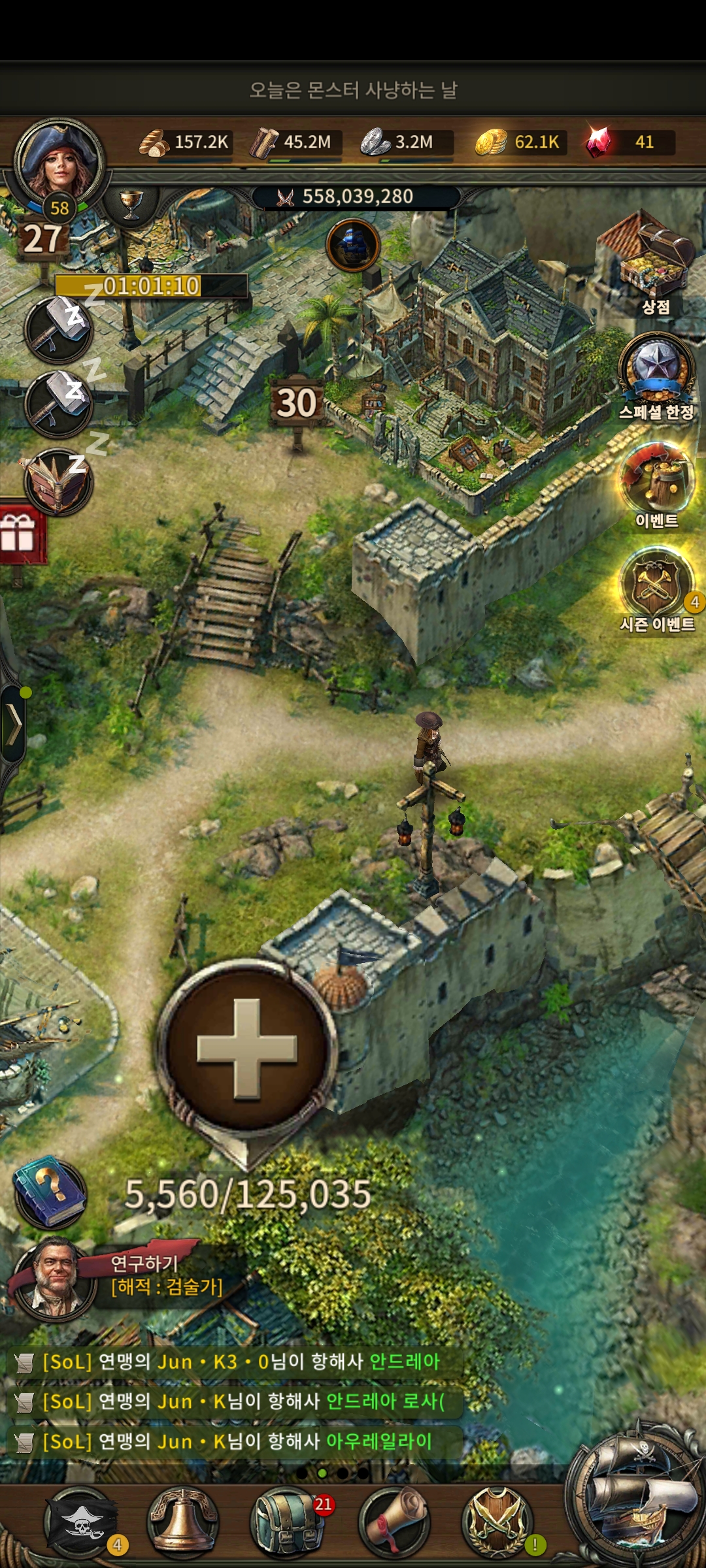Tap the trophy goblet icon

pos(131,204)
